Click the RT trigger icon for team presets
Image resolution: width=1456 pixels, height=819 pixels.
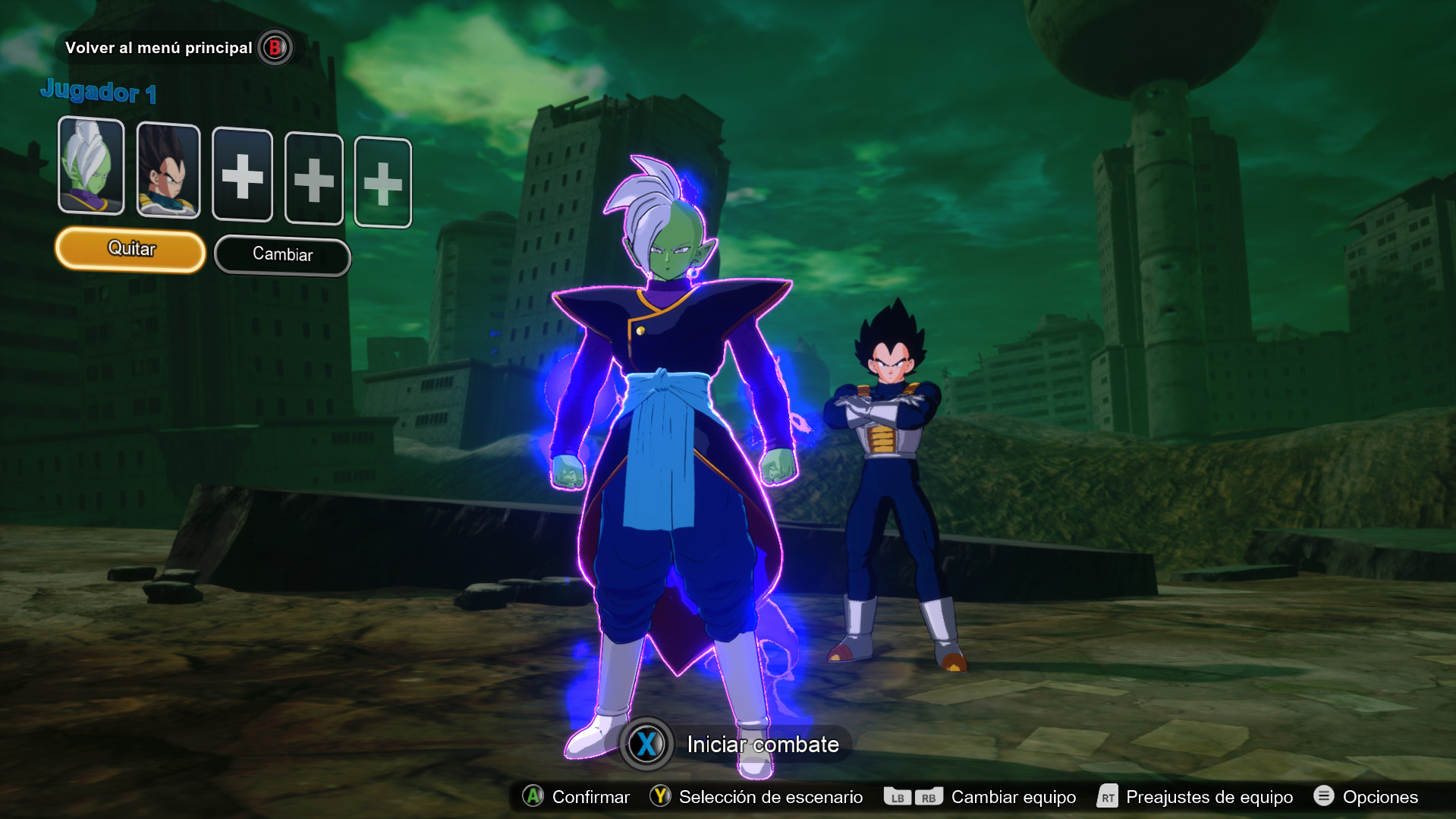[x=1107, y=797]
